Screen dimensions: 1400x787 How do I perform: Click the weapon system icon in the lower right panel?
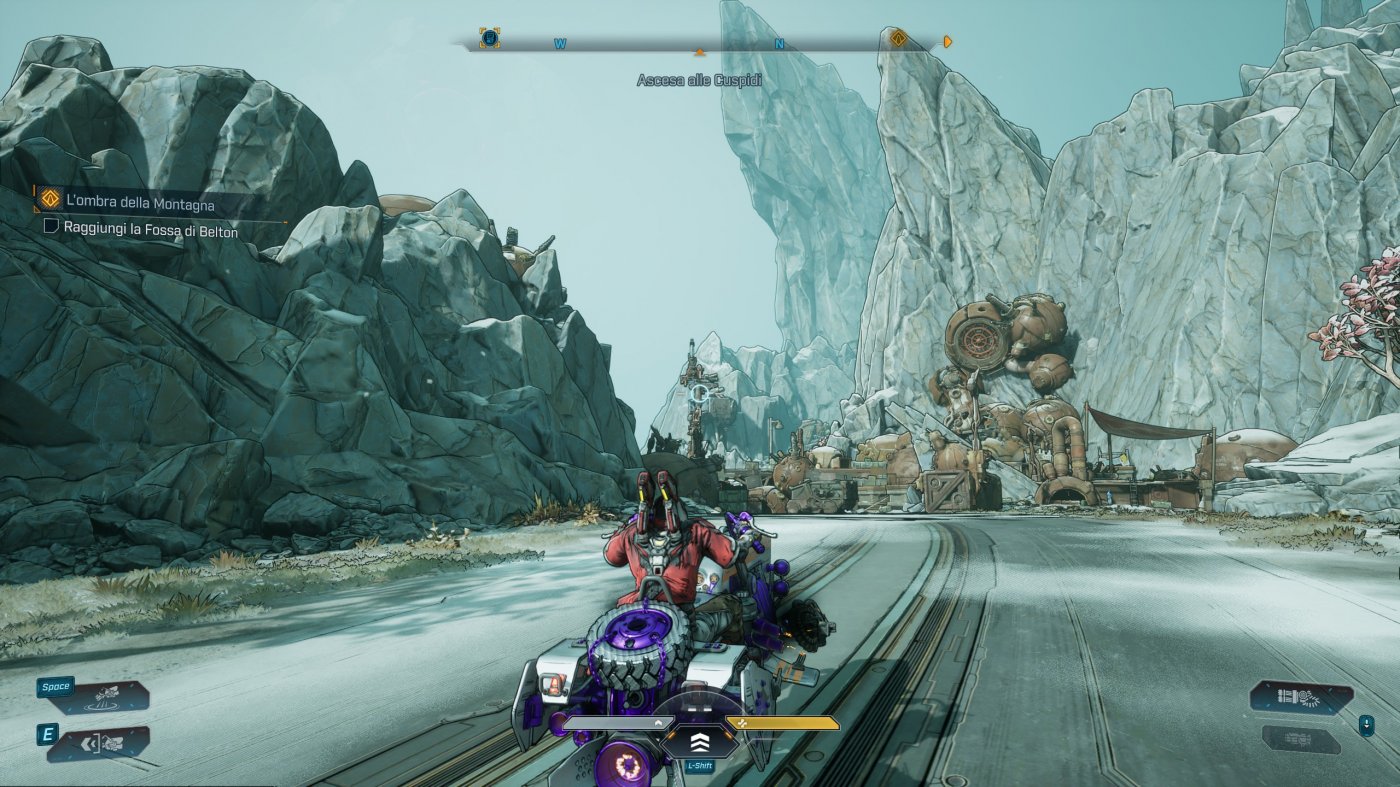pos(1297,698)
